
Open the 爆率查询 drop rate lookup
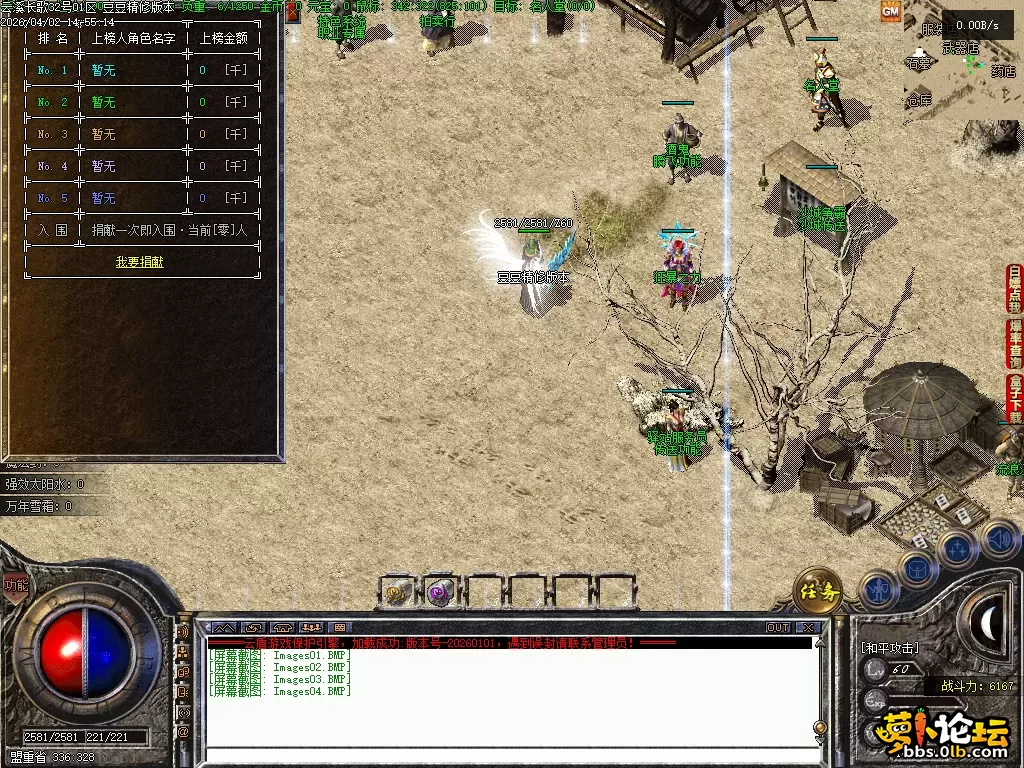point(1015,343)
